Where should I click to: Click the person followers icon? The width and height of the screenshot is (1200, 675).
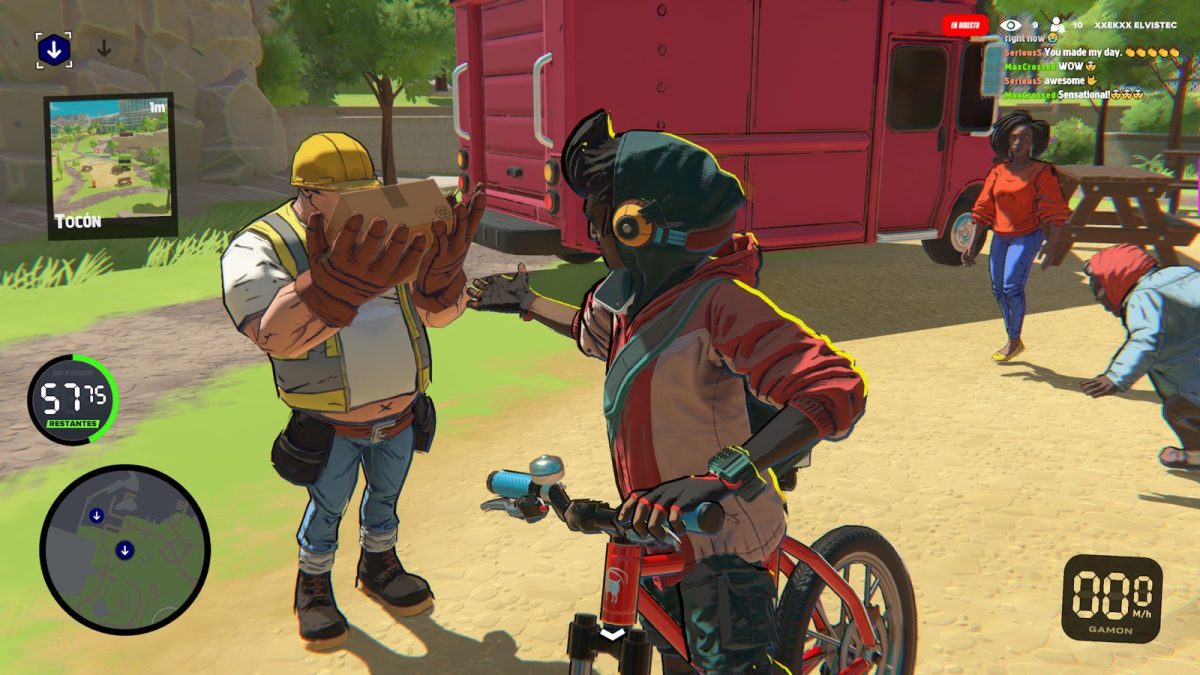pyautogui.click(x=1055, y=25)
